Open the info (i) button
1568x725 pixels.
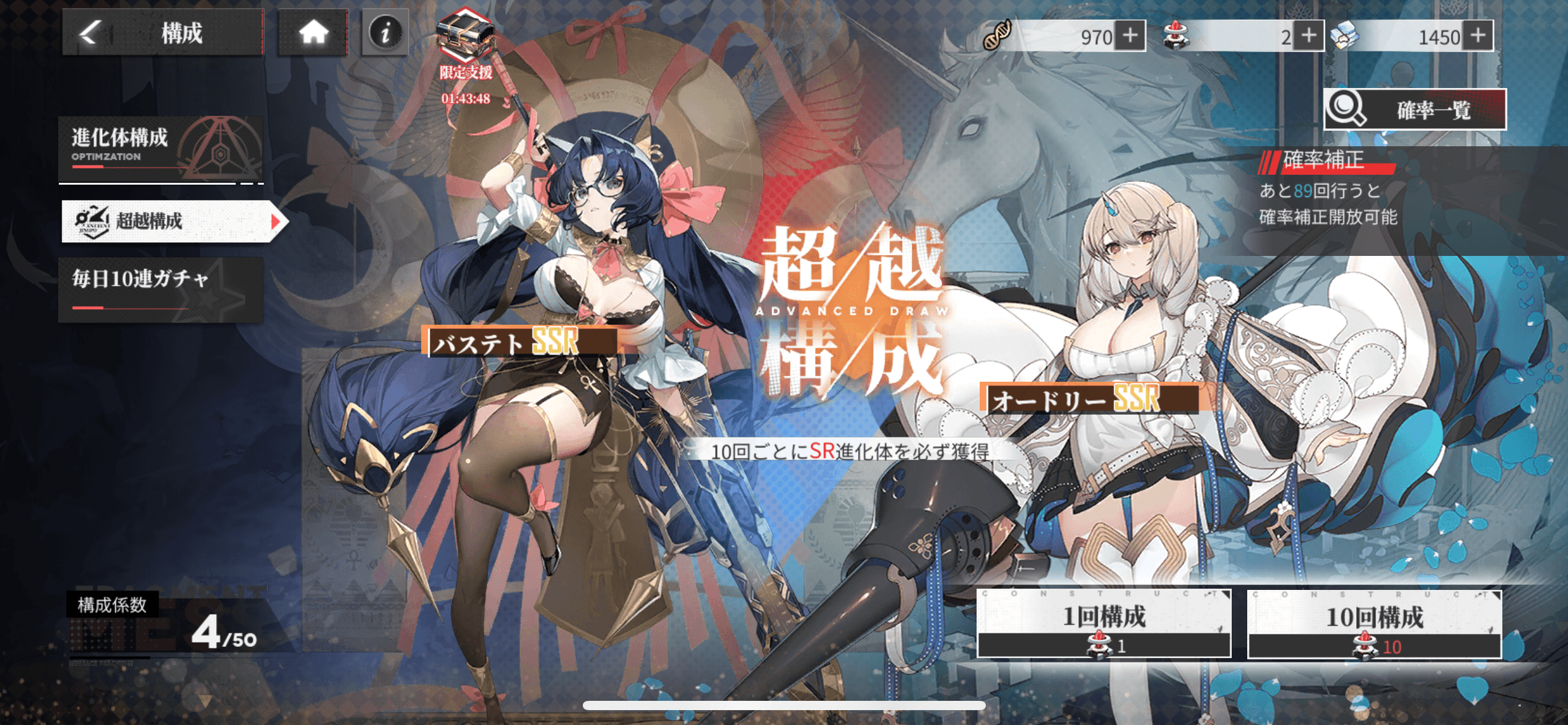(x=385, y=32)
